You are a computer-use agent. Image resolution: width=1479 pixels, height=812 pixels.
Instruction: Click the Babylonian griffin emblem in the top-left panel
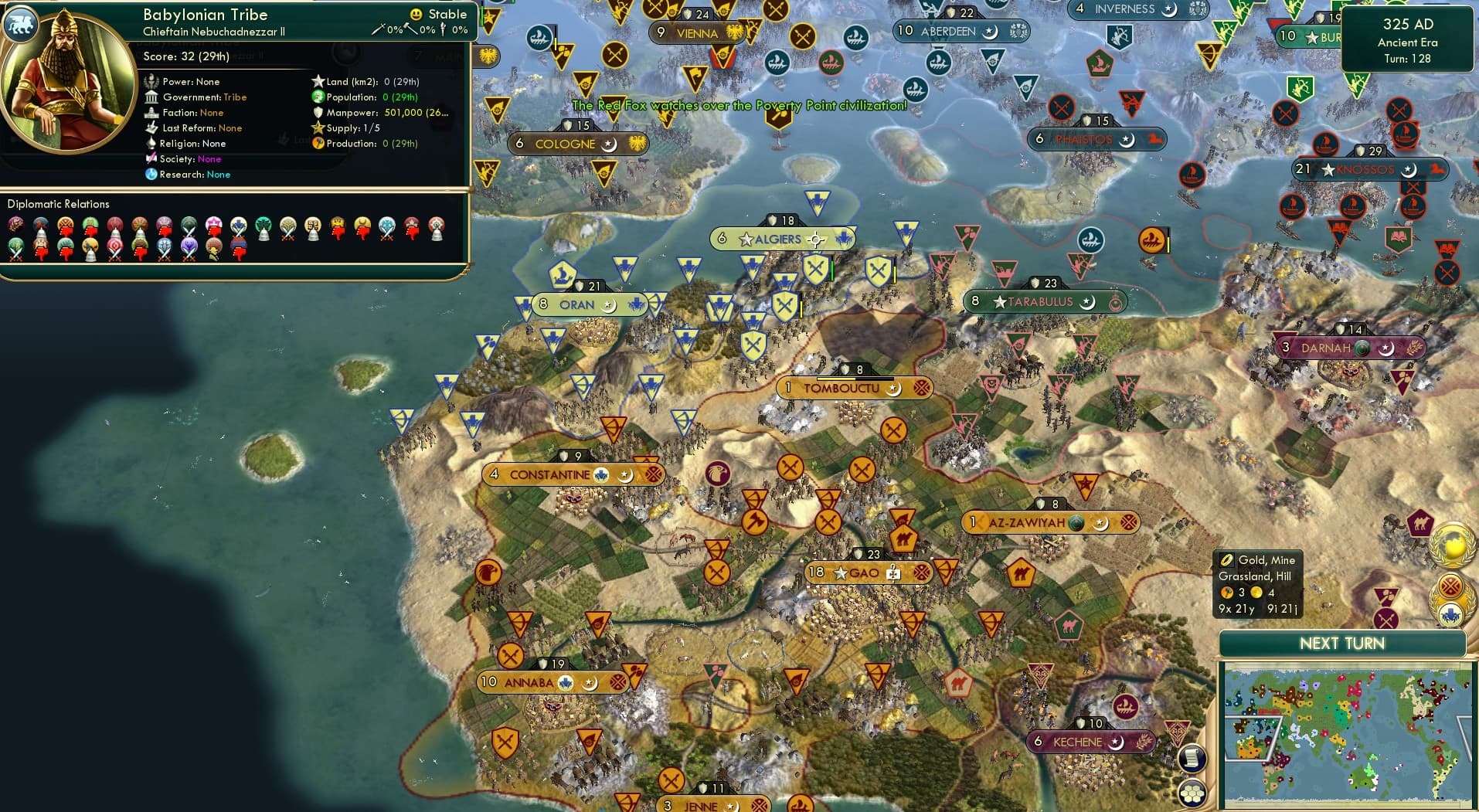pyautogui.click(x=21, y=25)
